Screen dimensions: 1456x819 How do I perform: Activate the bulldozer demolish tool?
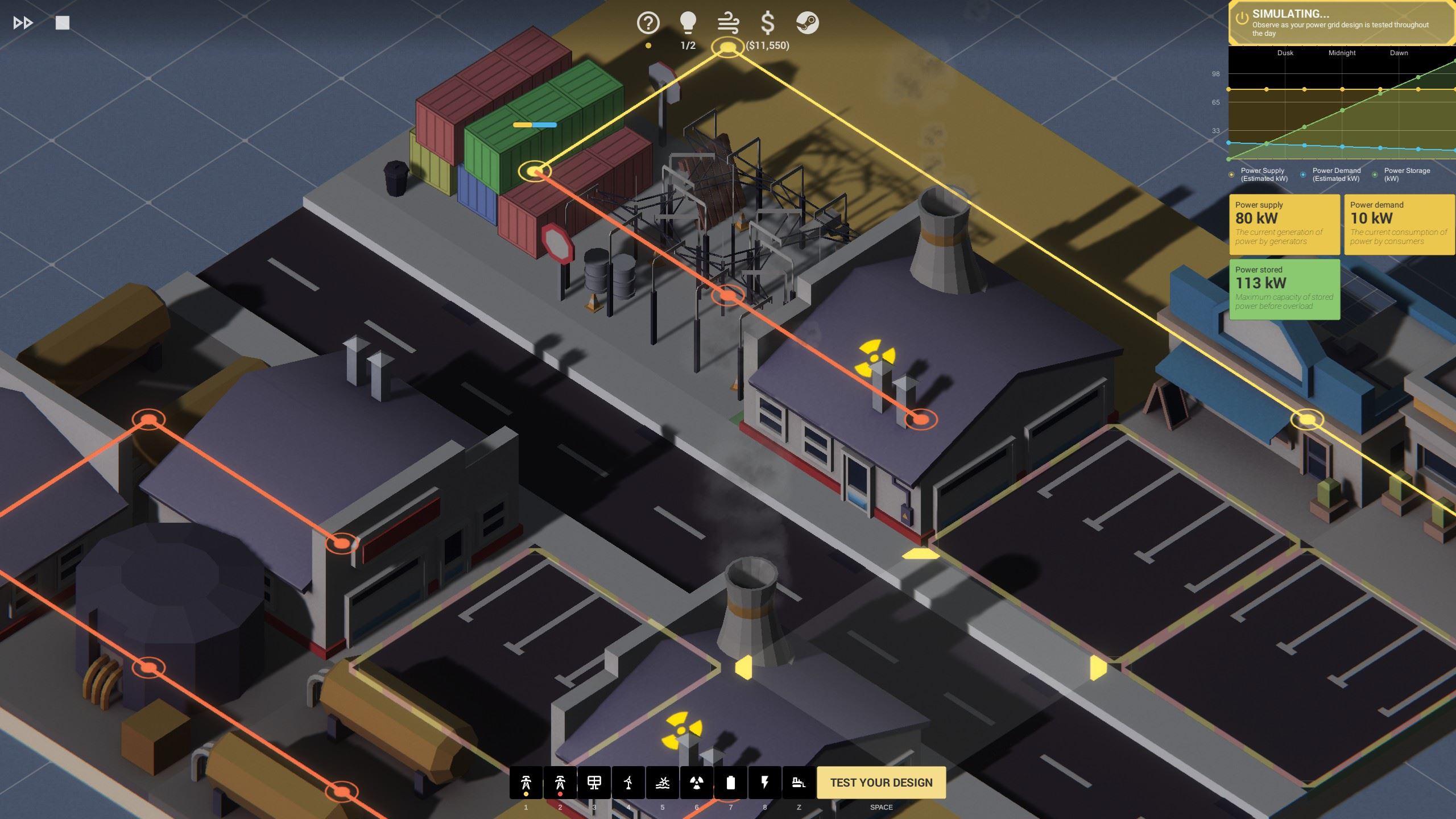[799, 783]
